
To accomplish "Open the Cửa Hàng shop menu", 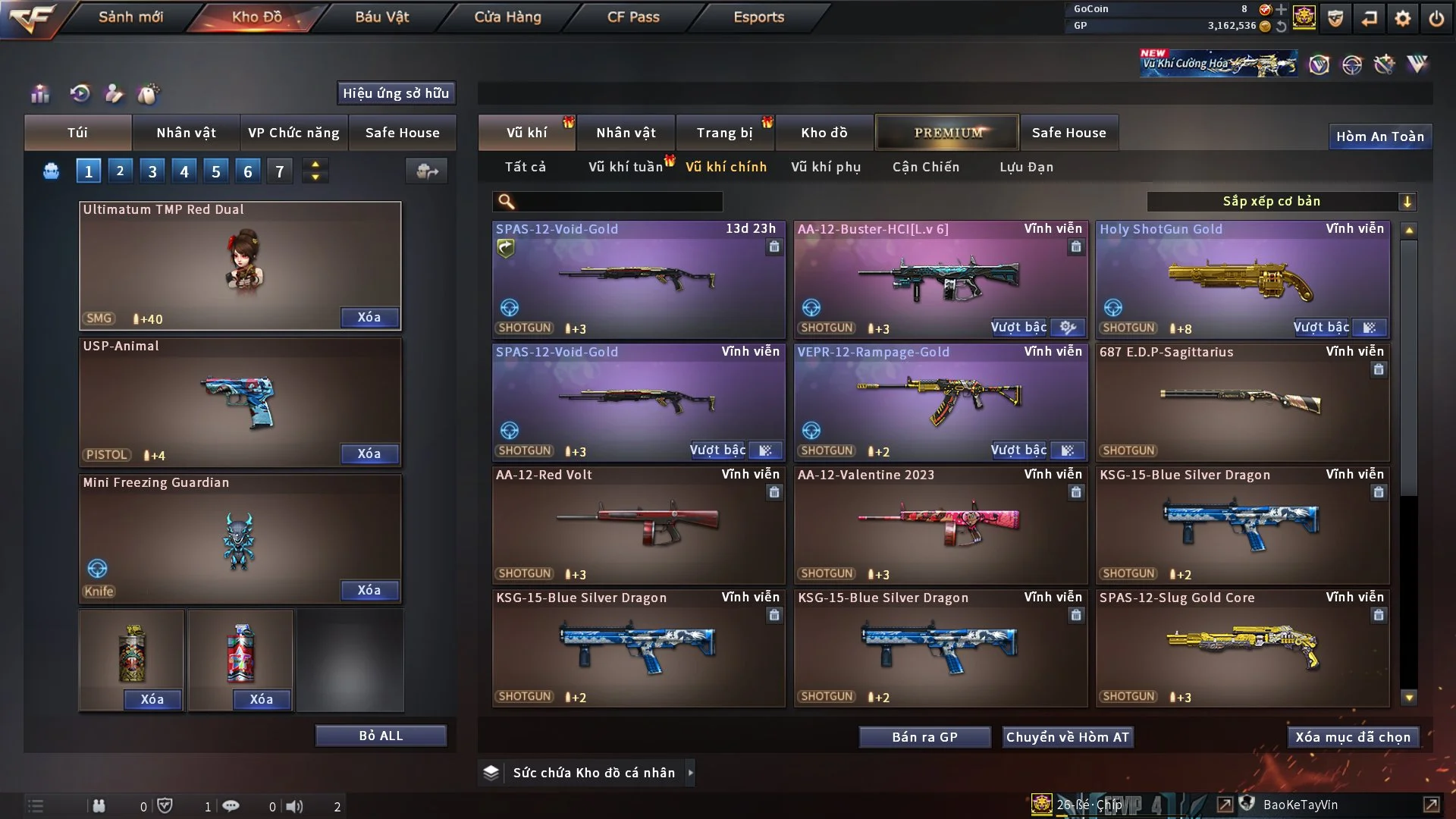I will click(507, 17).
